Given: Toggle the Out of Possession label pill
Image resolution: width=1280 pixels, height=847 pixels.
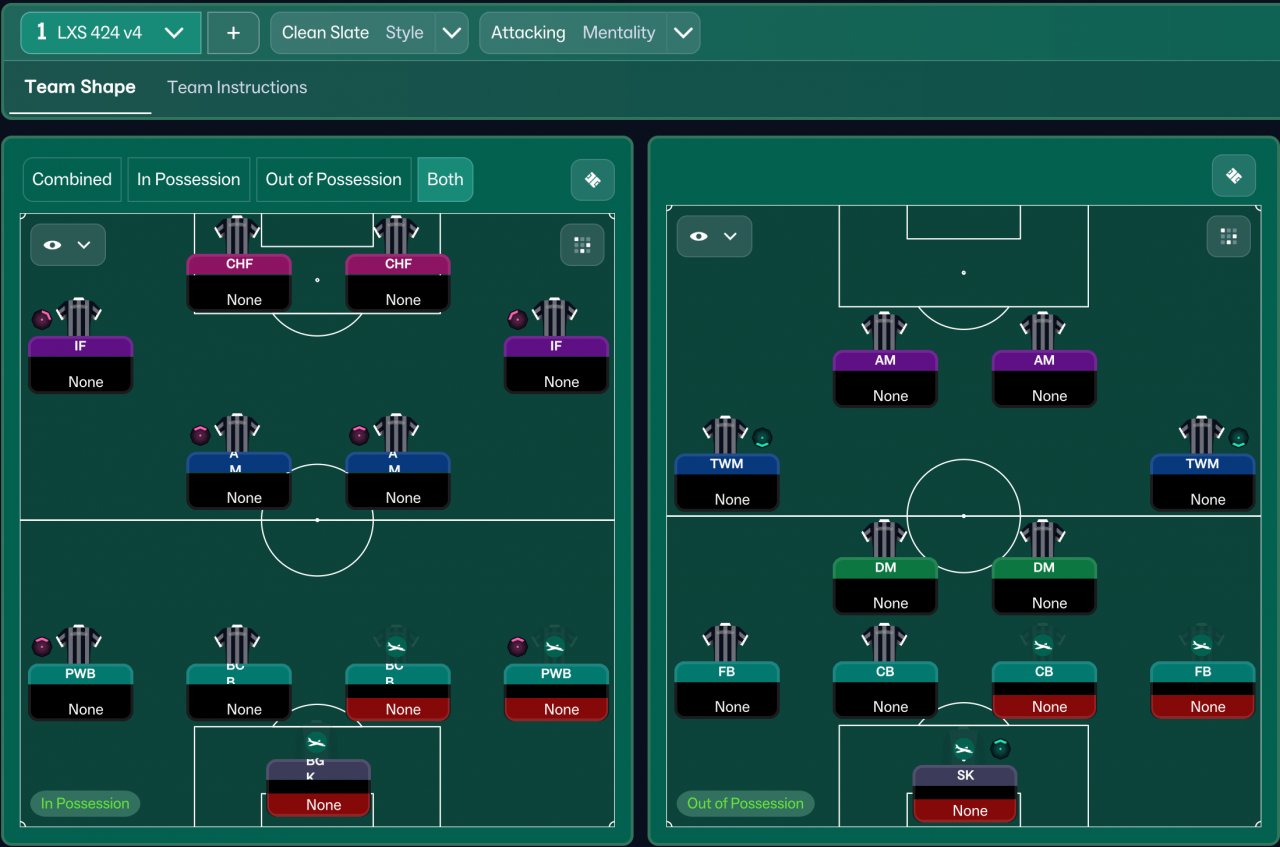Looking at the screenshot, I should click(x=745, y=803).
